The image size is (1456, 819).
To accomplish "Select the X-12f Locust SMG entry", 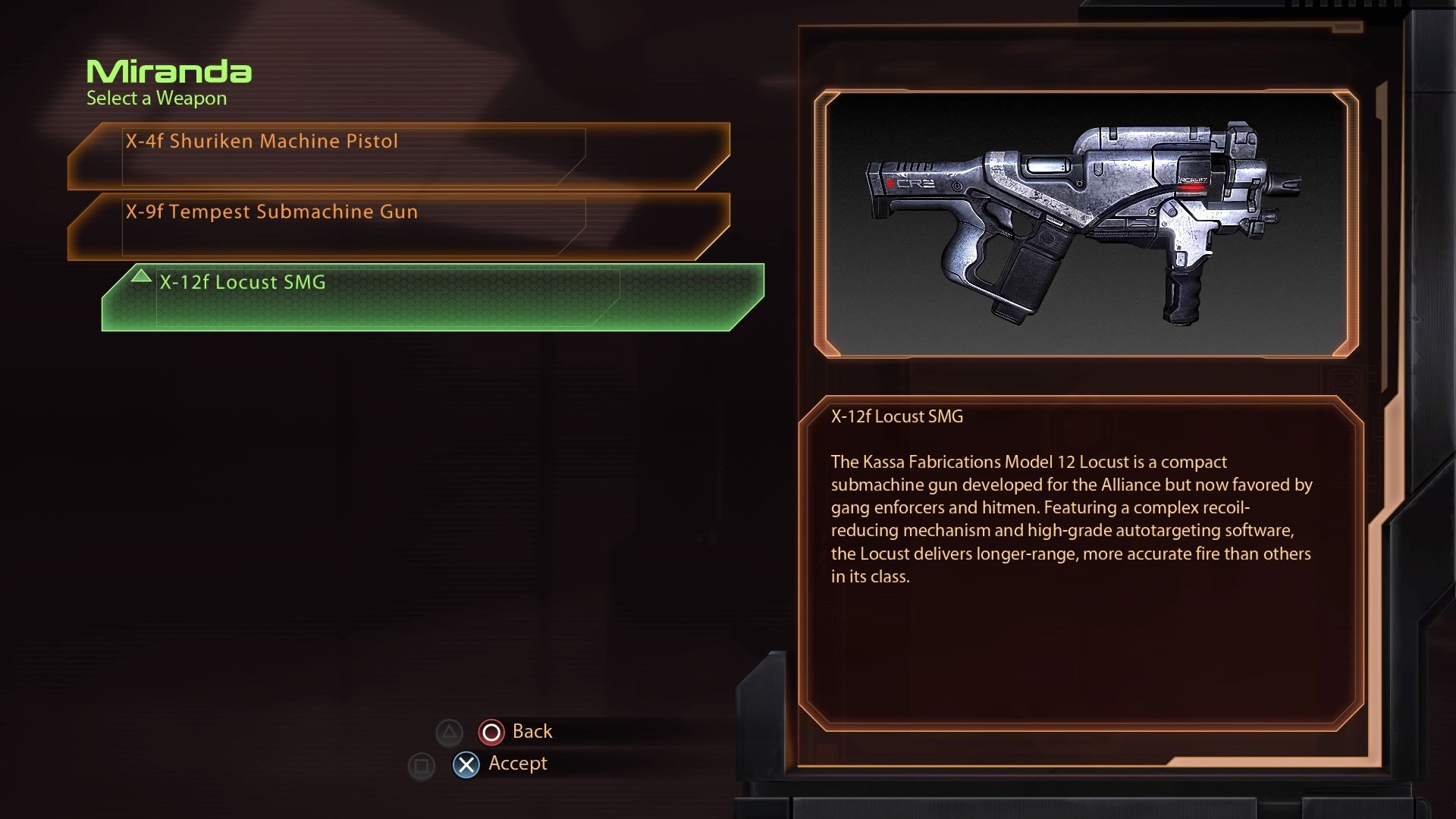I will [x=243, y=282].
